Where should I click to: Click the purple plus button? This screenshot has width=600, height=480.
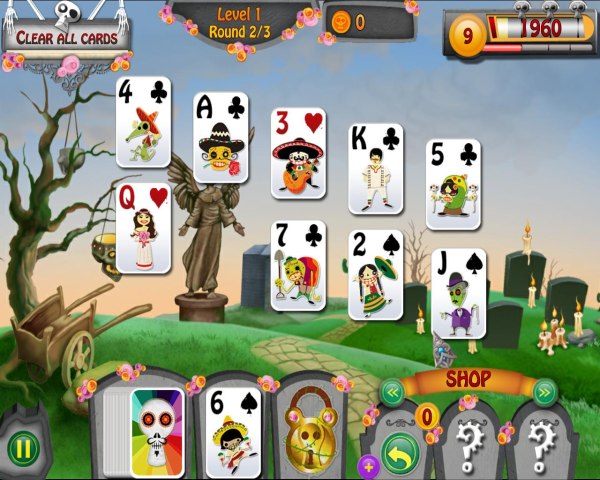(367, 464)
